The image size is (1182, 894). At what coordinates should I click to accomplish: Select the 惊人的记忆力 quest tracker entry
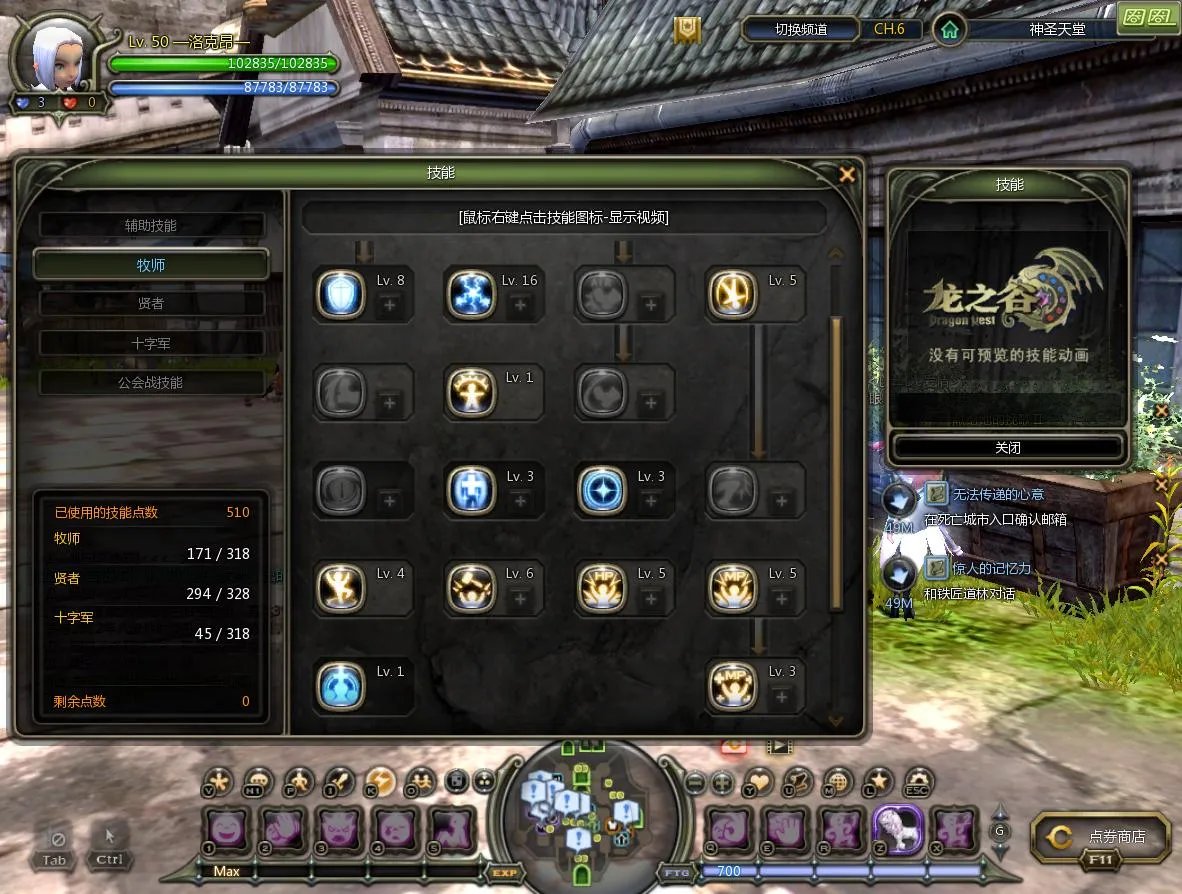pos(991,568)
